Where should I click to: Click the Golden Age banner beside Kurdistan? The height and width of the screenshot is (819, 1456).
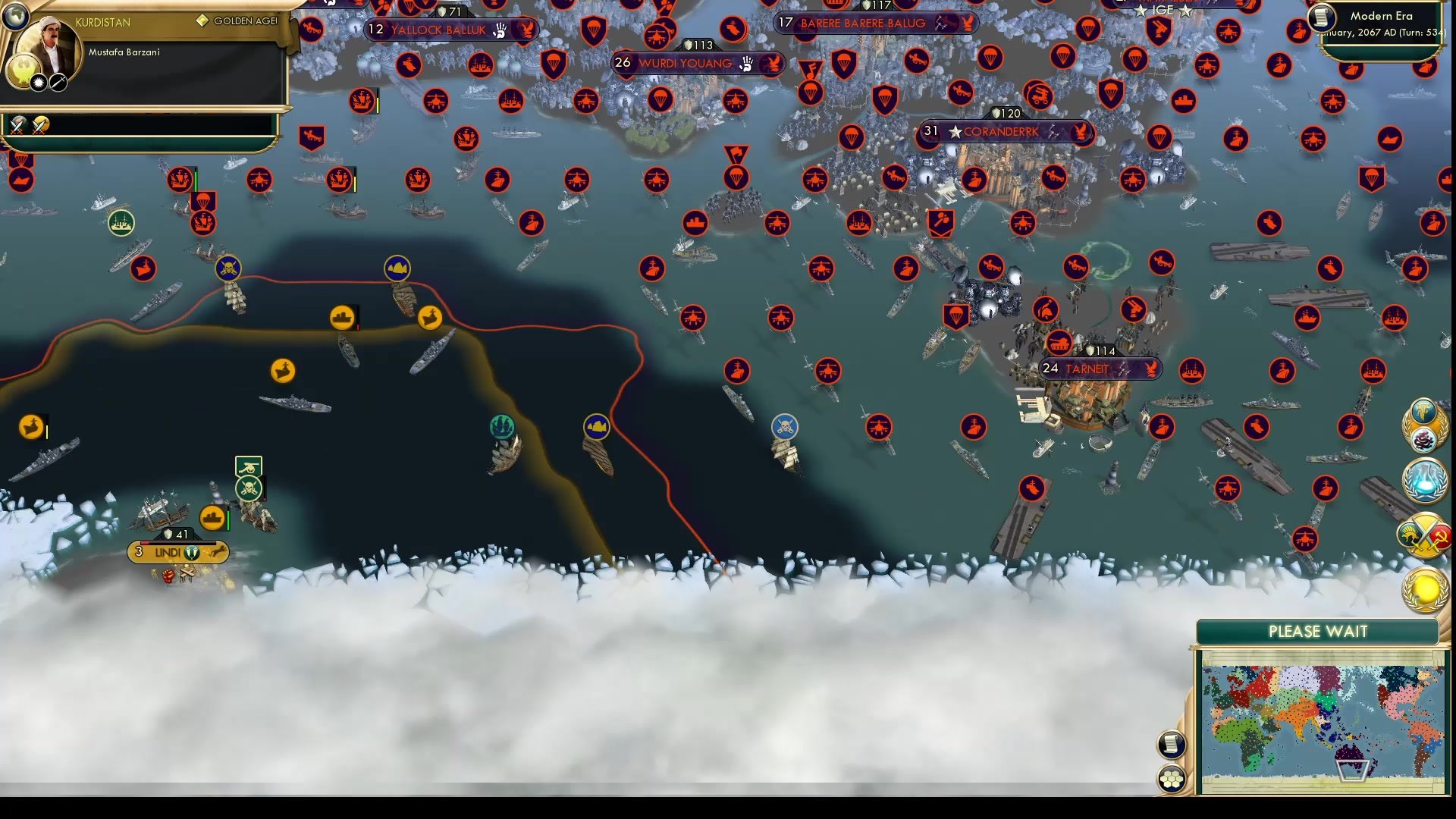(235, 20)
